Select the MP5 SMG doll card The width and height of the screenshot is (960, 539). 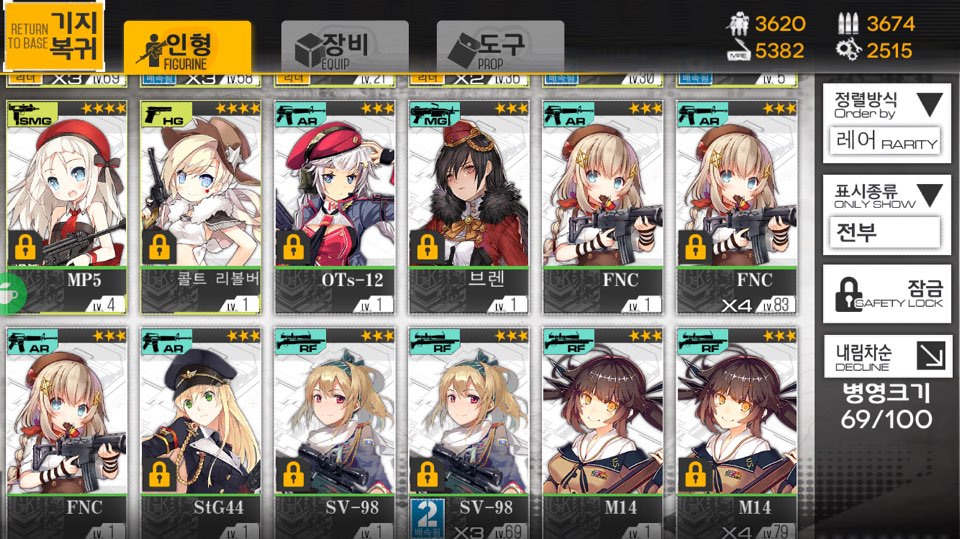67,205
